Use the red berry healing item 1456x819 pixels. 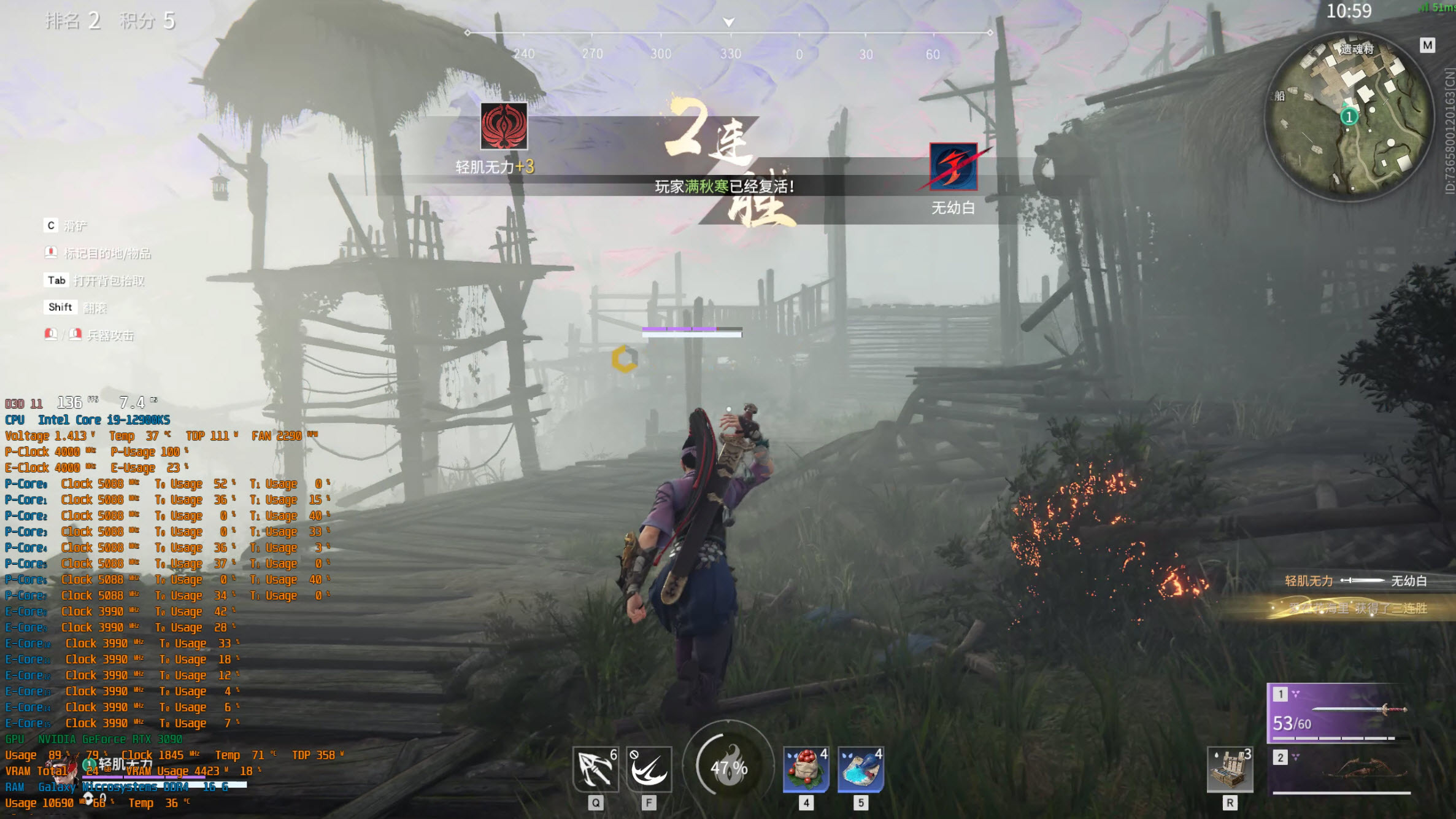(806, 769)
